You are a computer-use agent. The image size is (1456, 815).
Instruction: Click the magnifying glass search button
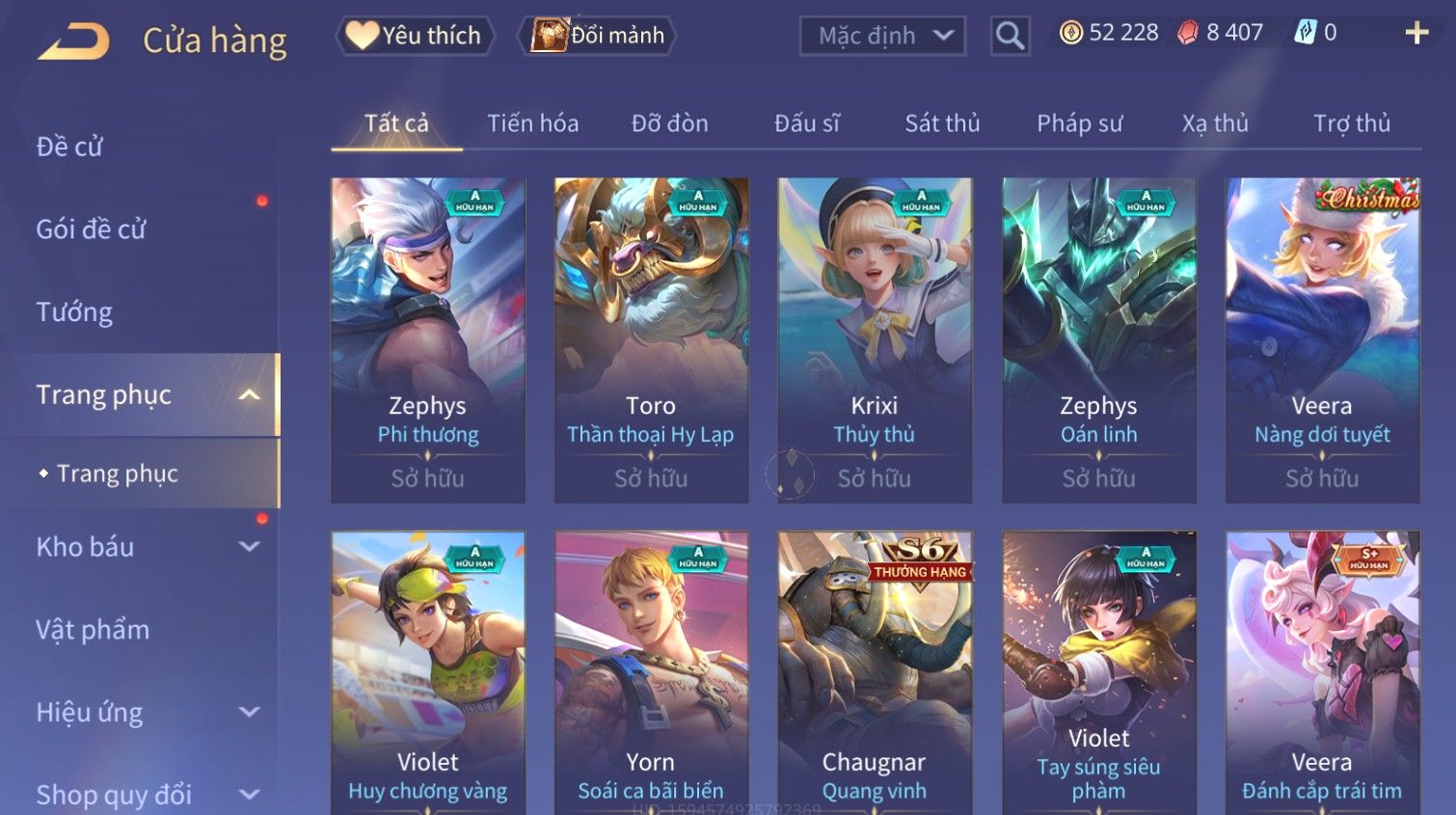(x=1010, y=36)
